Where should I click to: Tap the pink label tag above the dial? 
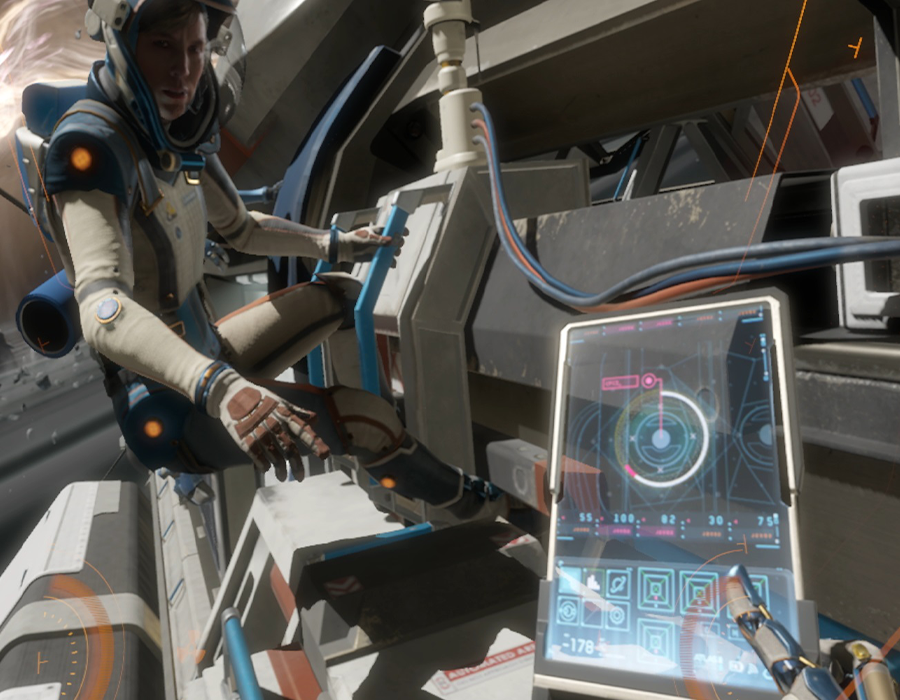tap(618, 383)
